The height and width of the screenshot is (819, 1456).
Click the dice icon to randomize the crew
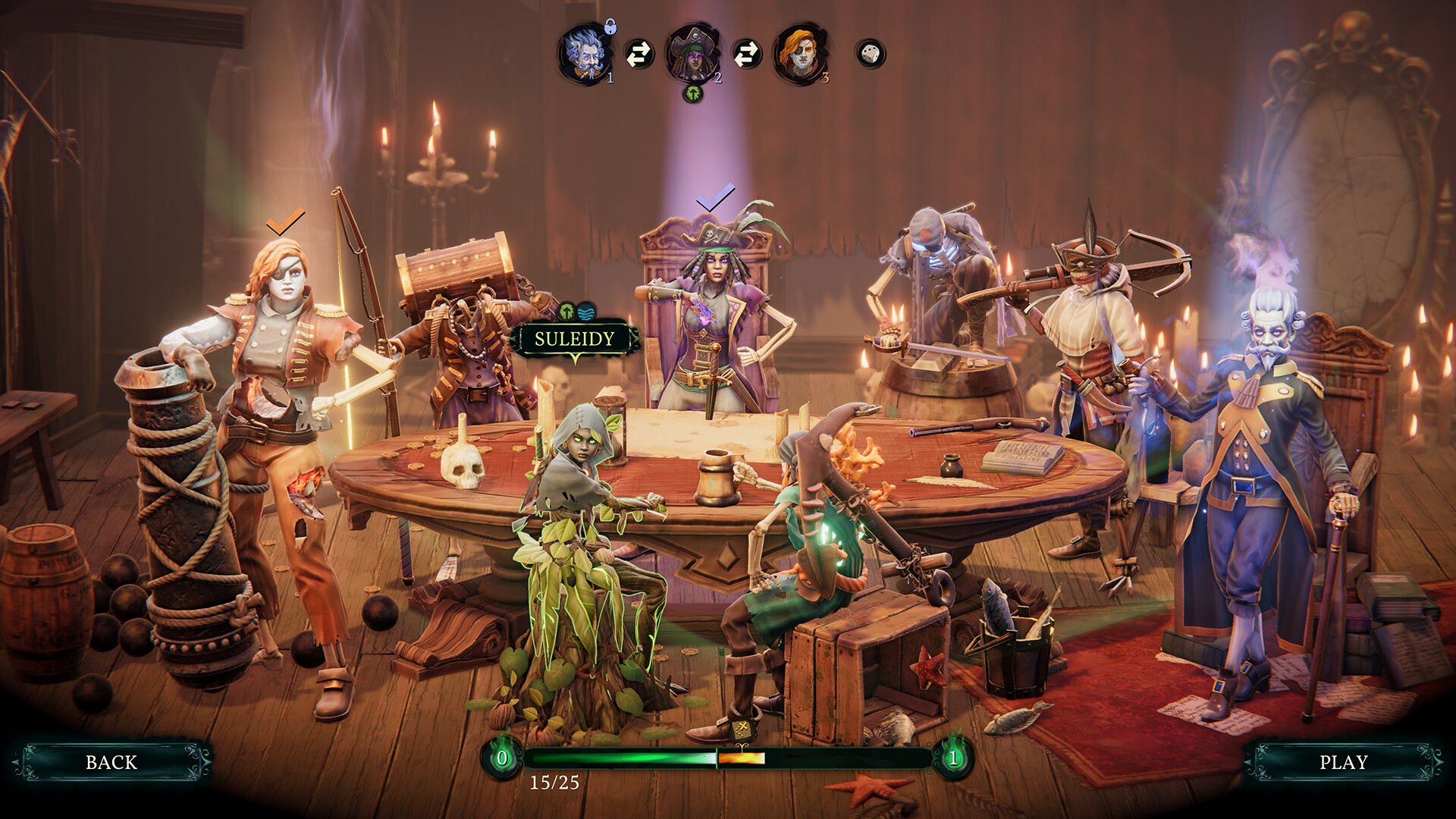tap(868, 53)
